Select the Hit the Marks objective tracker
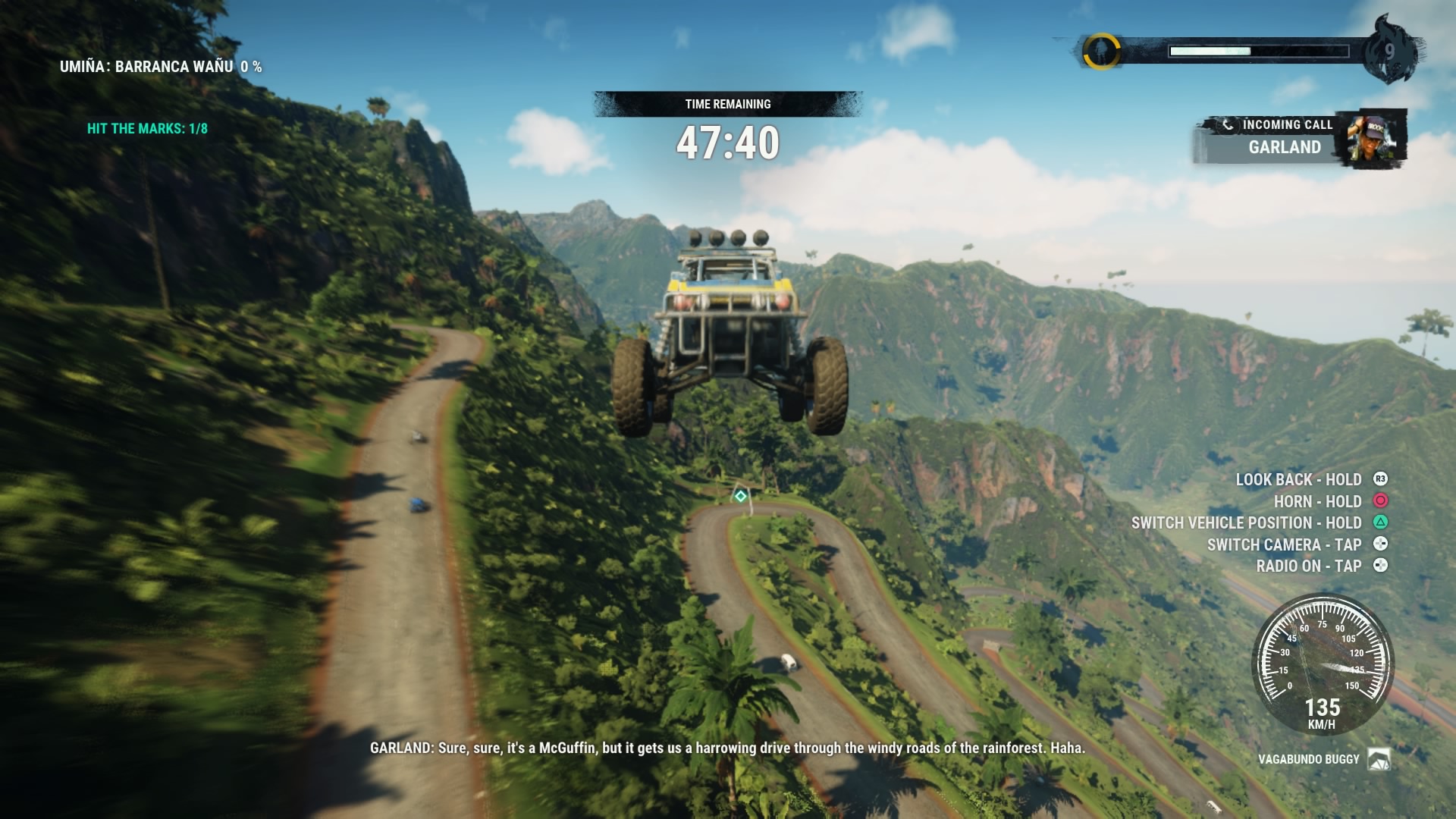The height and width of the screenshot is (819, 1456). point(147,129)
